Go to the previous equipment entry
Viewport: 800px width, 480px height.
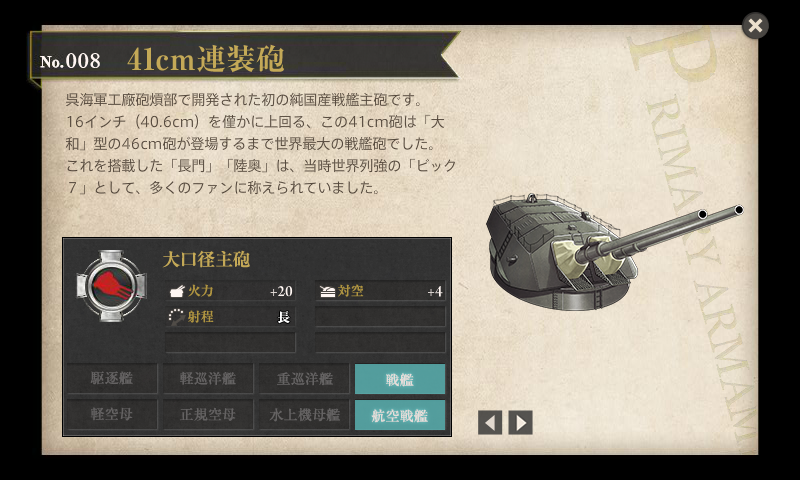pos(490,422)
